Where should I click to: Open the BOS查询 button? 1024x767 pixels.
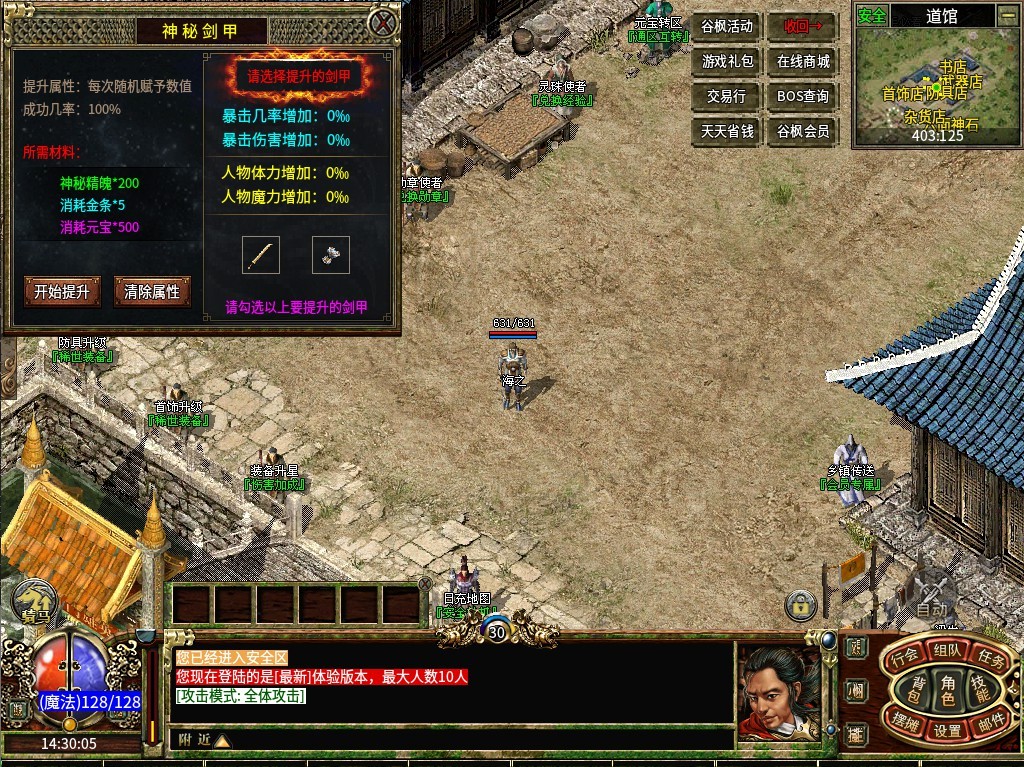802,97
